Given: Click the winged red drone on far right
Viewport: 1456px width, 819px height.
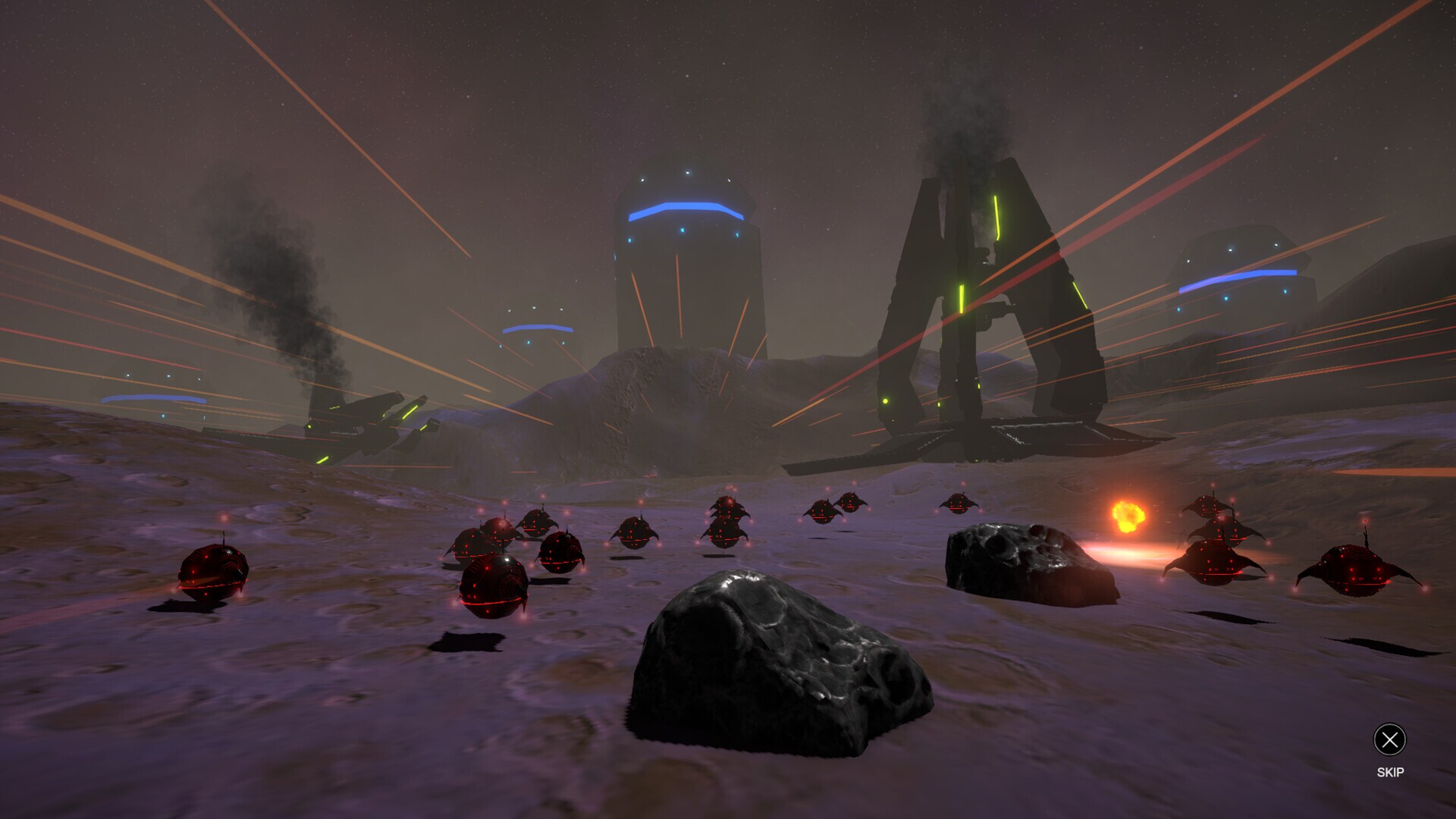Looking at the screenshot, I should click(1357, 573).
